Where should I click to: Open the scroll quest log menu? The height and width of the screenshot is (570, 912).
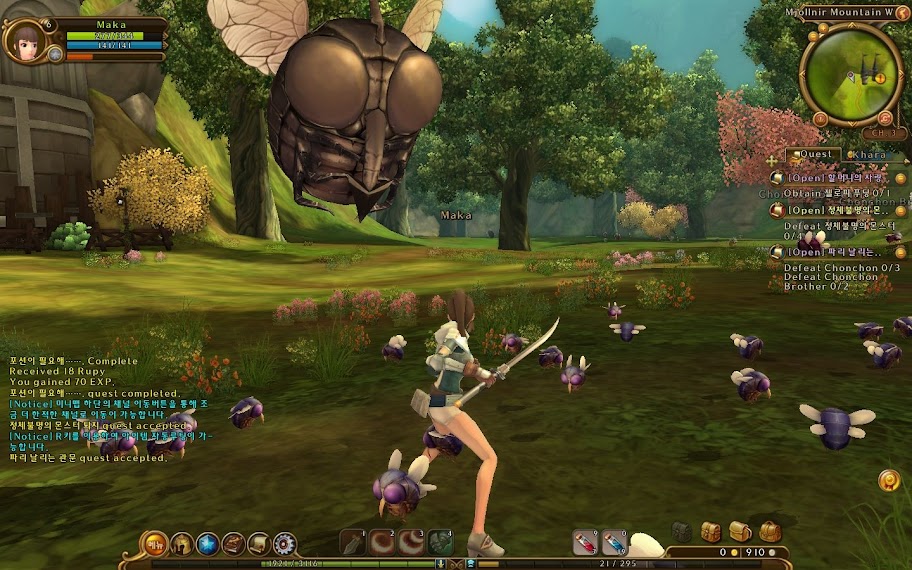click(259, 544)
